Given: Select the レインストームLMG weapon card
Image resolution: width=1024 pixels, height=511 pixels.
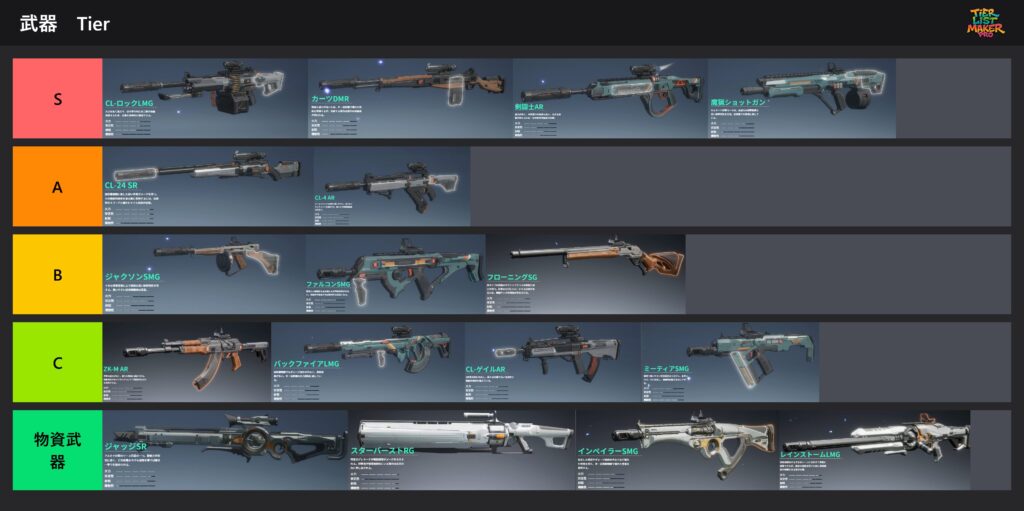Looking at the screenshot, I should click(875, 450).
